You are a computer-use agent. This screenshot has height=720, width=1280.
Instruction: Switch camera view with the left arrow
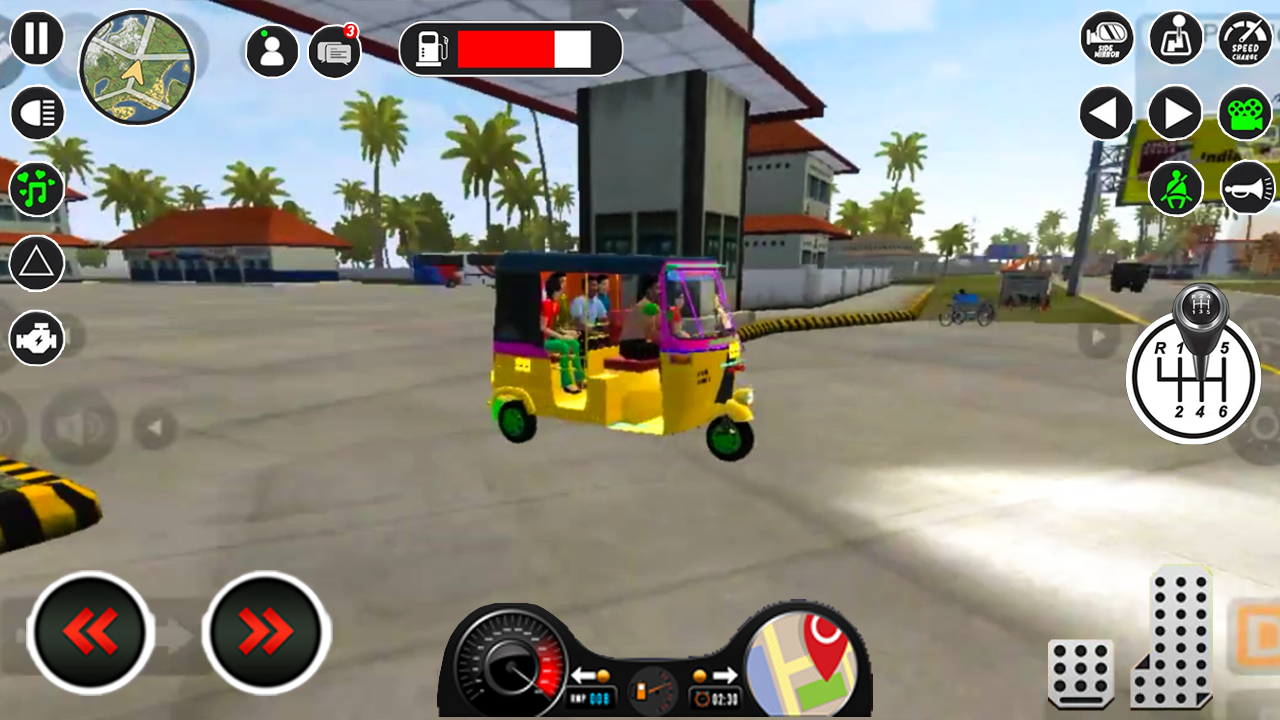coord(1105,113)
